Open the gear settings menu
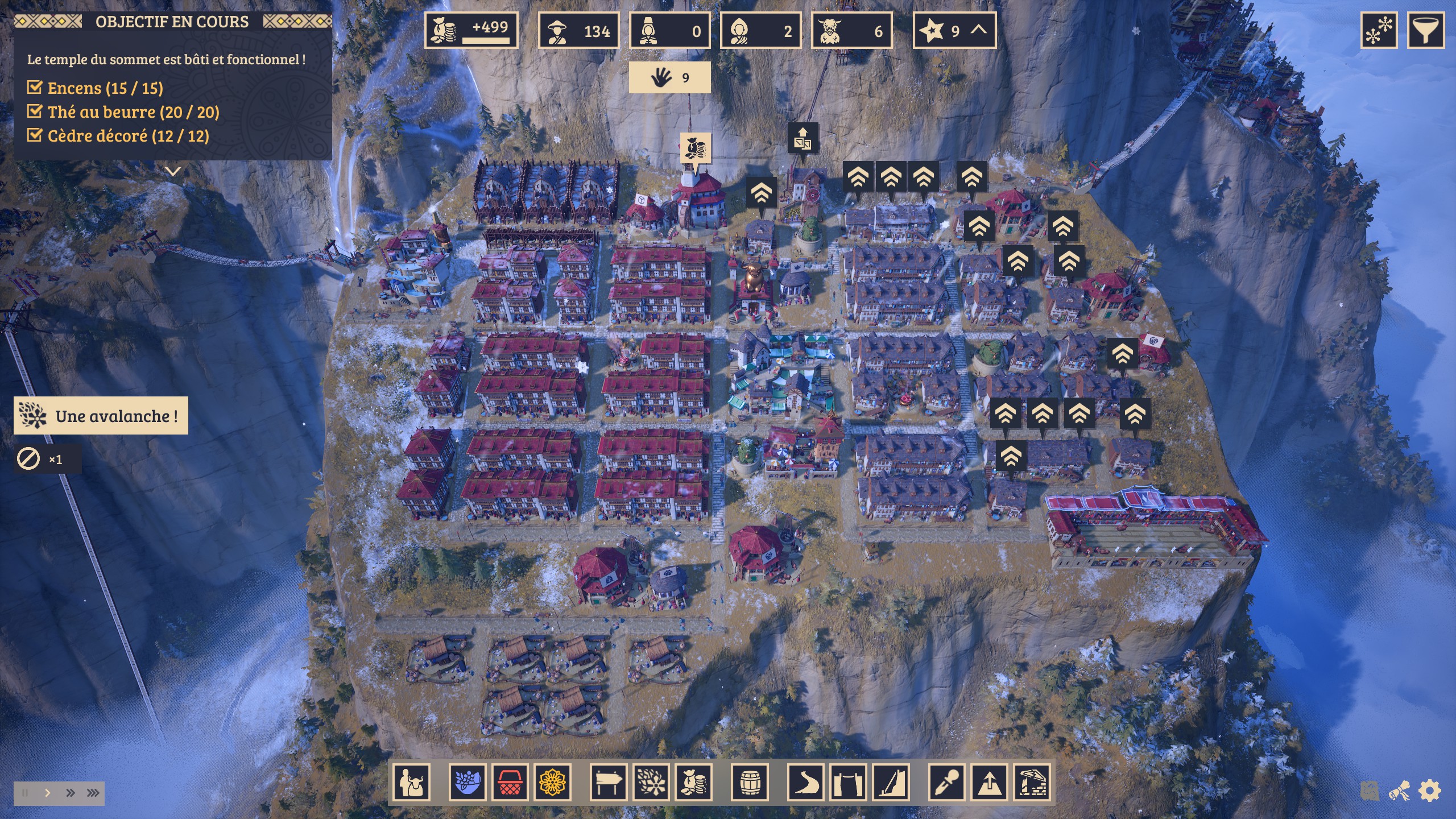Viewport: 1456px width, 819px height. point(1430,791)
